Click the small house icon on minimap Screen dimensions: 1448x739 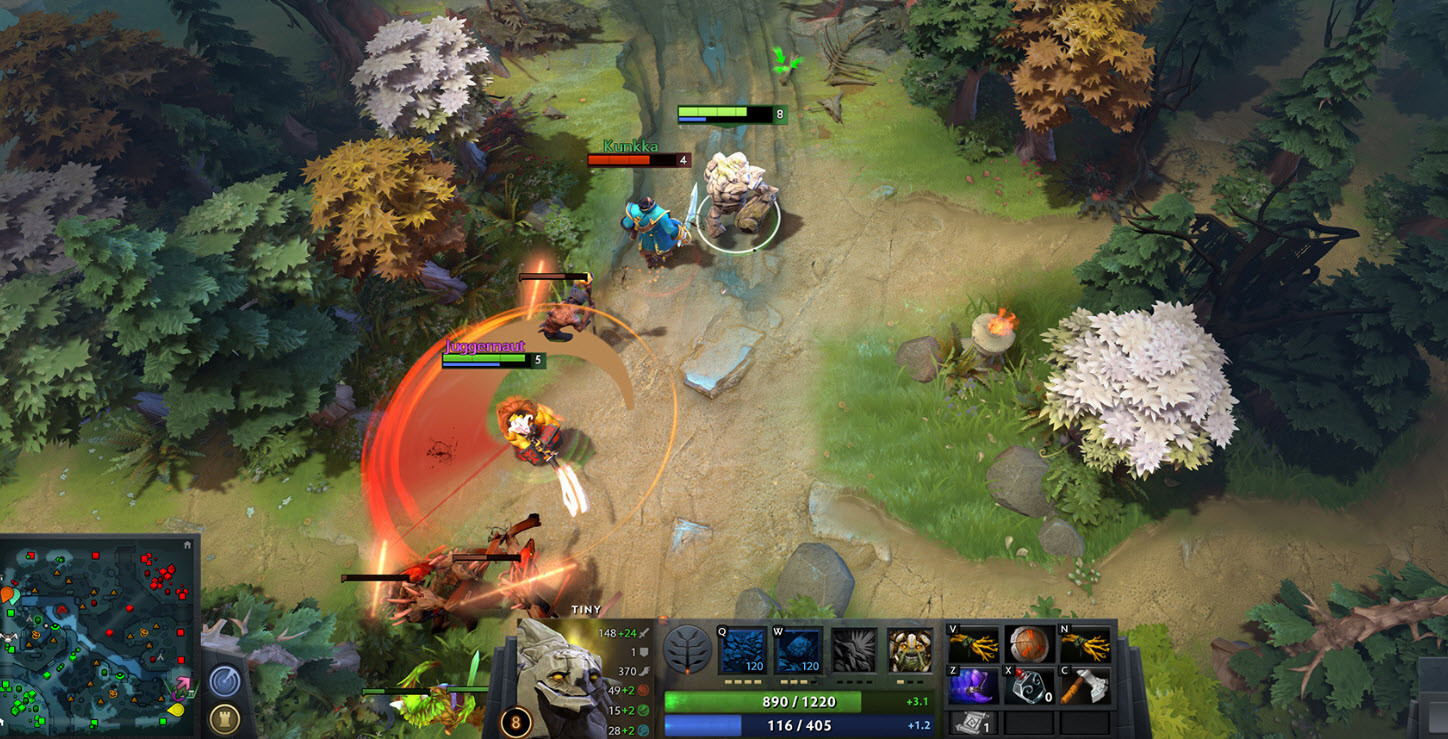tap(188, 545)
